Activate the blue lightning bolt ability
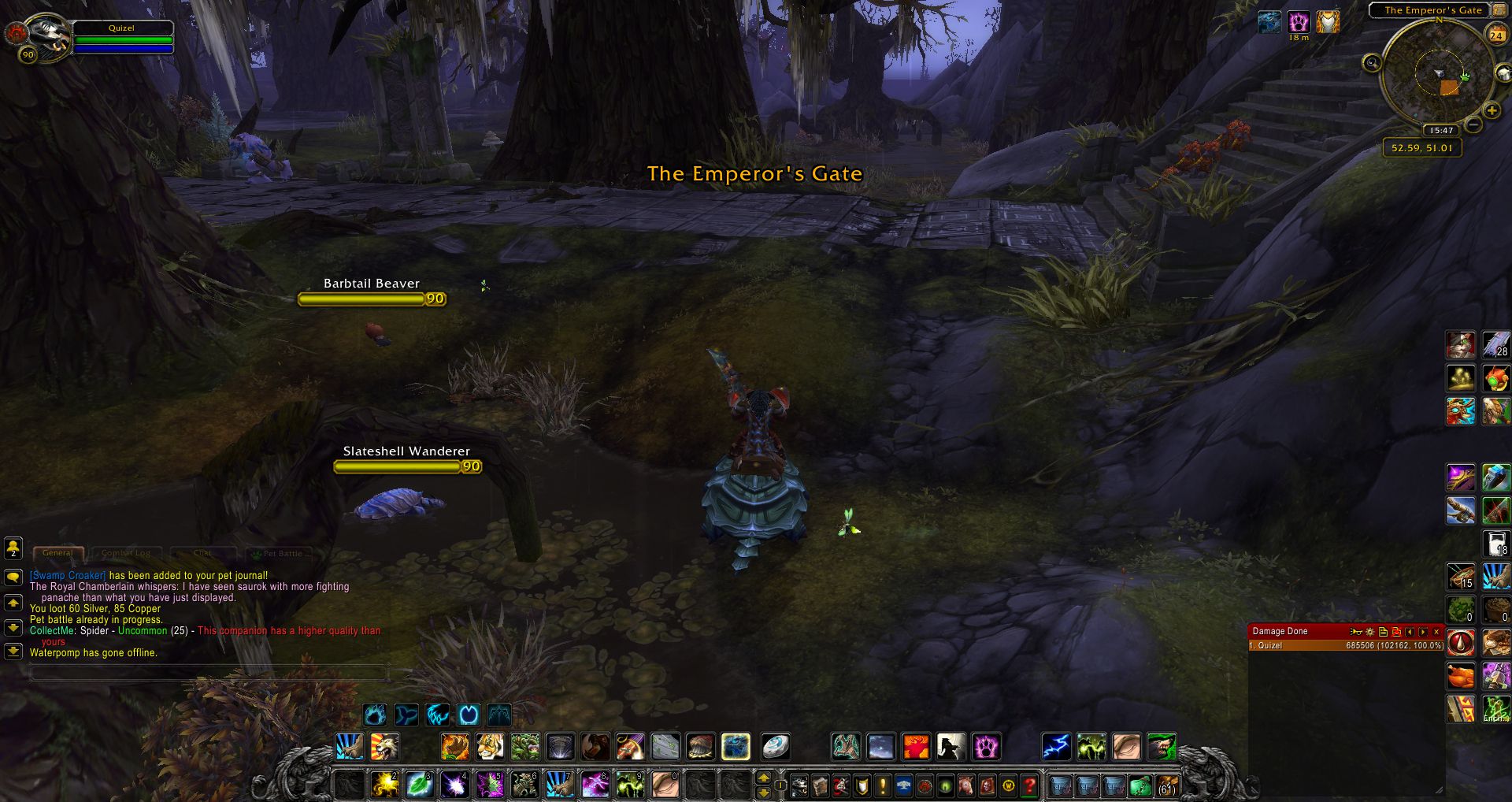The height and width of the screenshot is (802, 1512). click(x=1056, y=746)
